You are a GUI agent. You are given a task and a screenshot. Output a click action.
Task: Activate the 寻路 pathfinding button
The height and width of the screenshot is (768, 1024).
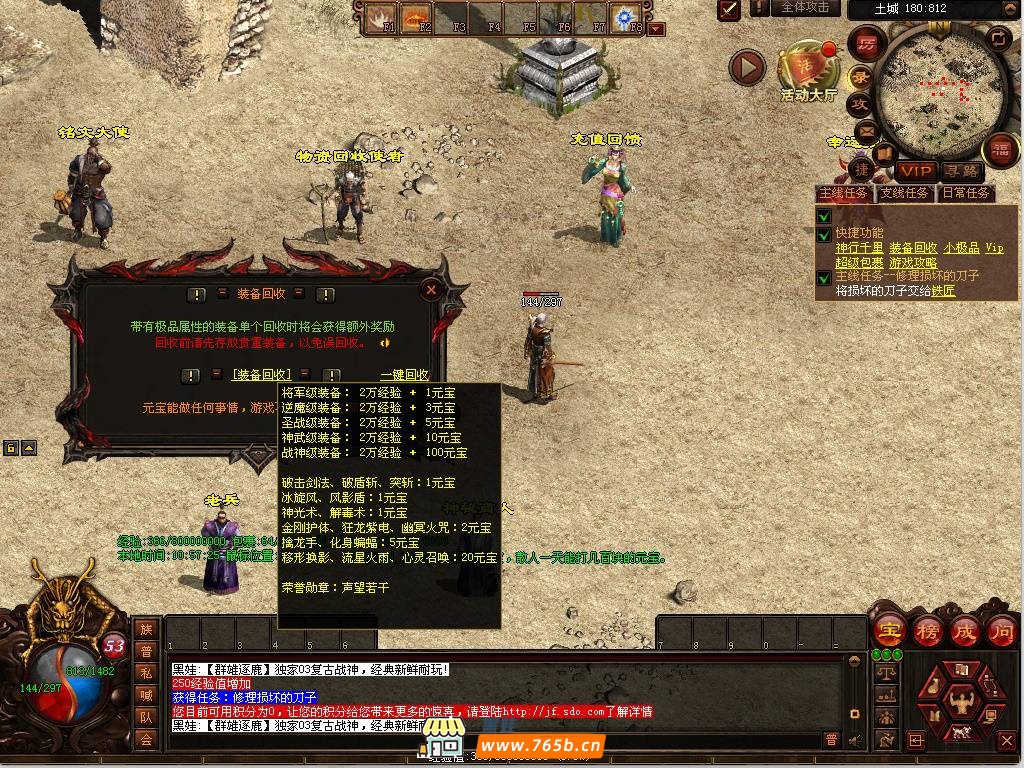point(962,172)
